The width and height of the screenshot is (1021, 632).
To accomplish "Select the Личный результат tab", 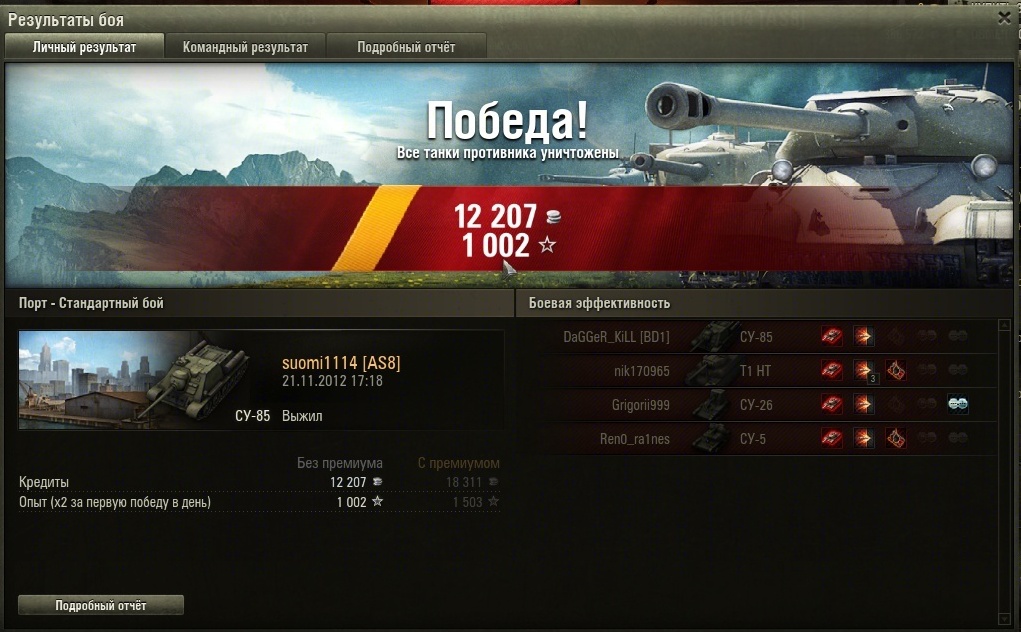I will click(x=84, y=47).
